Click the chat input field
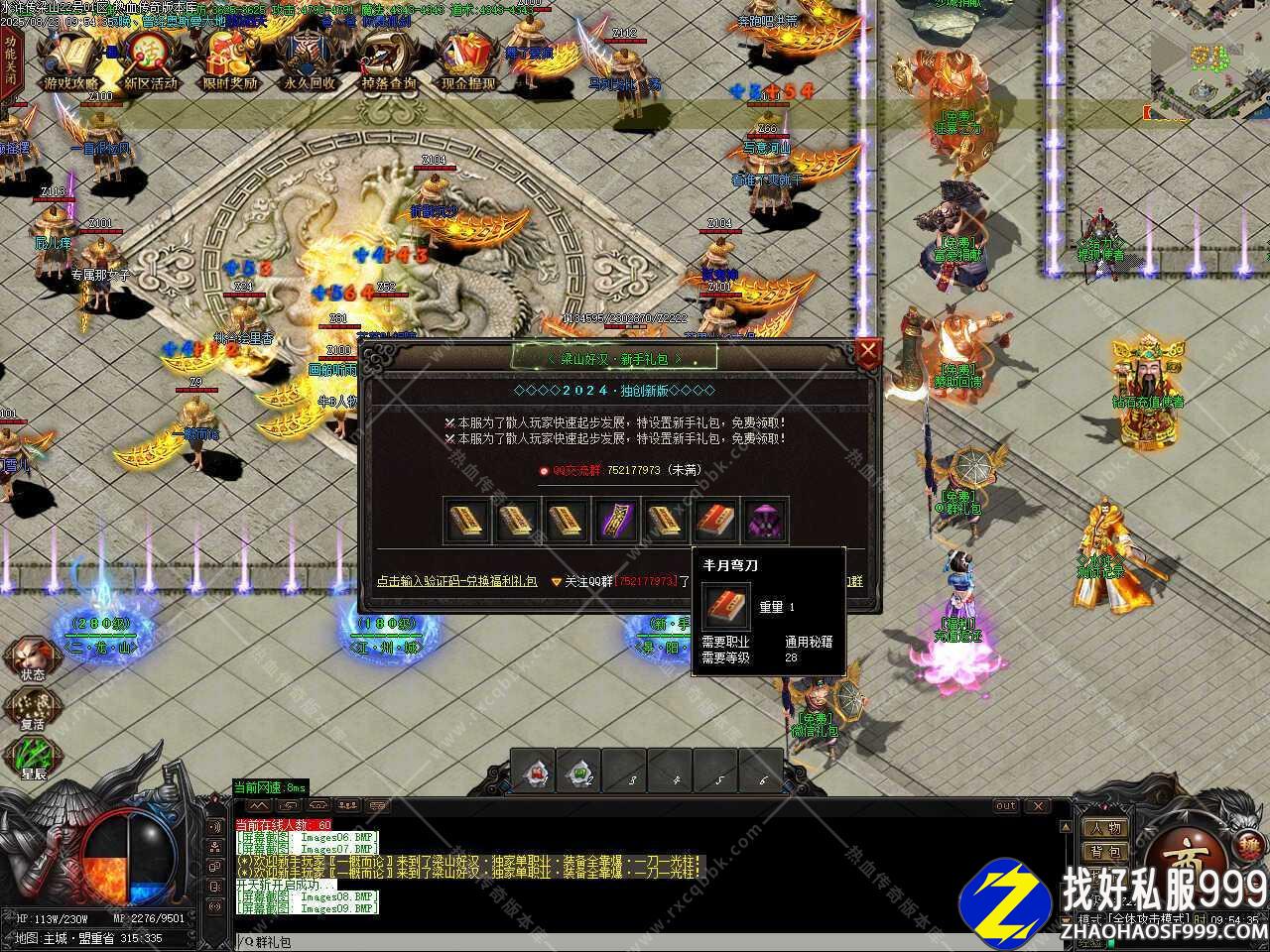 click(x=645, y=941)
